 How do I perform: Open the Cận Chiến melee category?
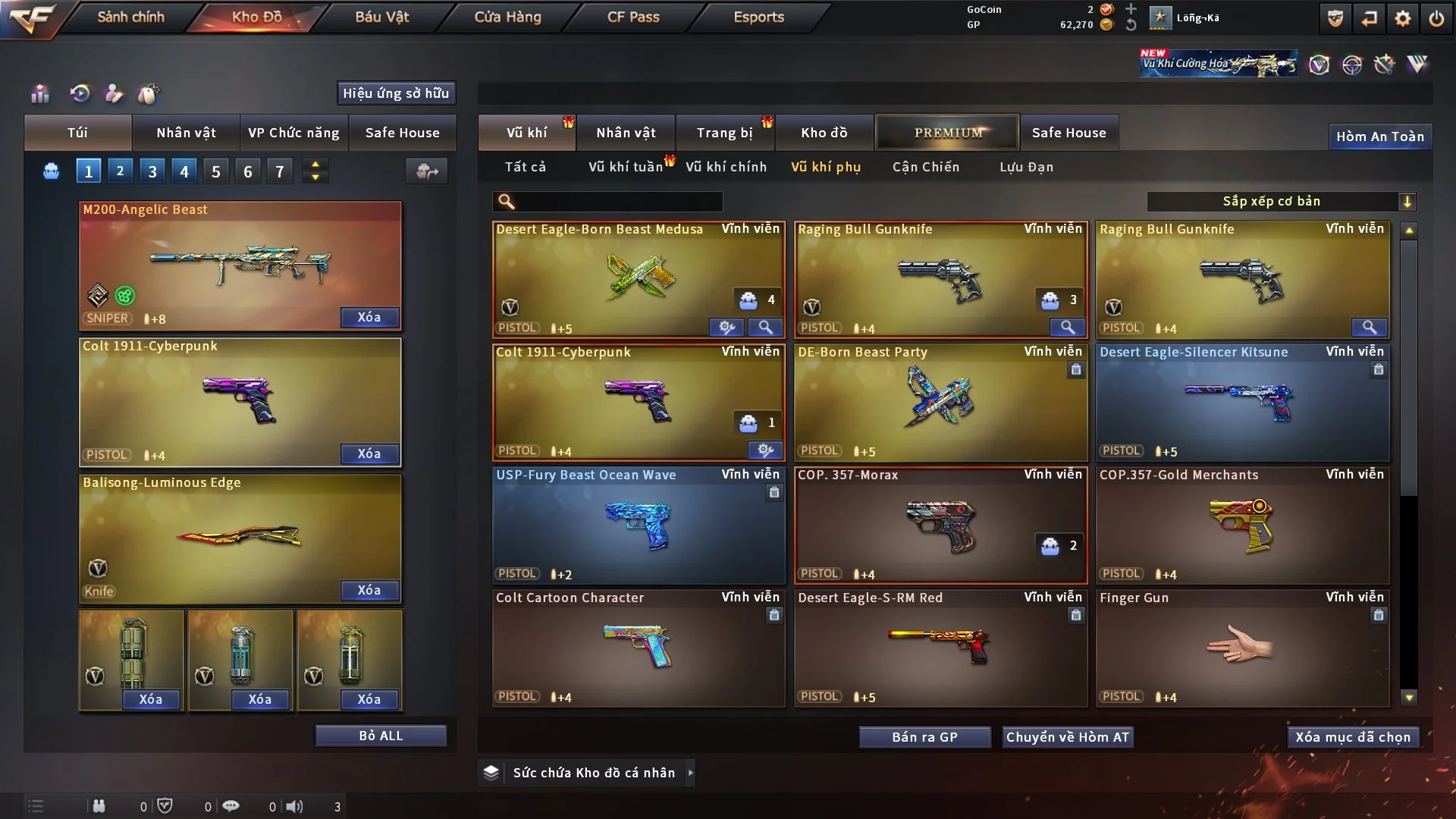(925, 167)
